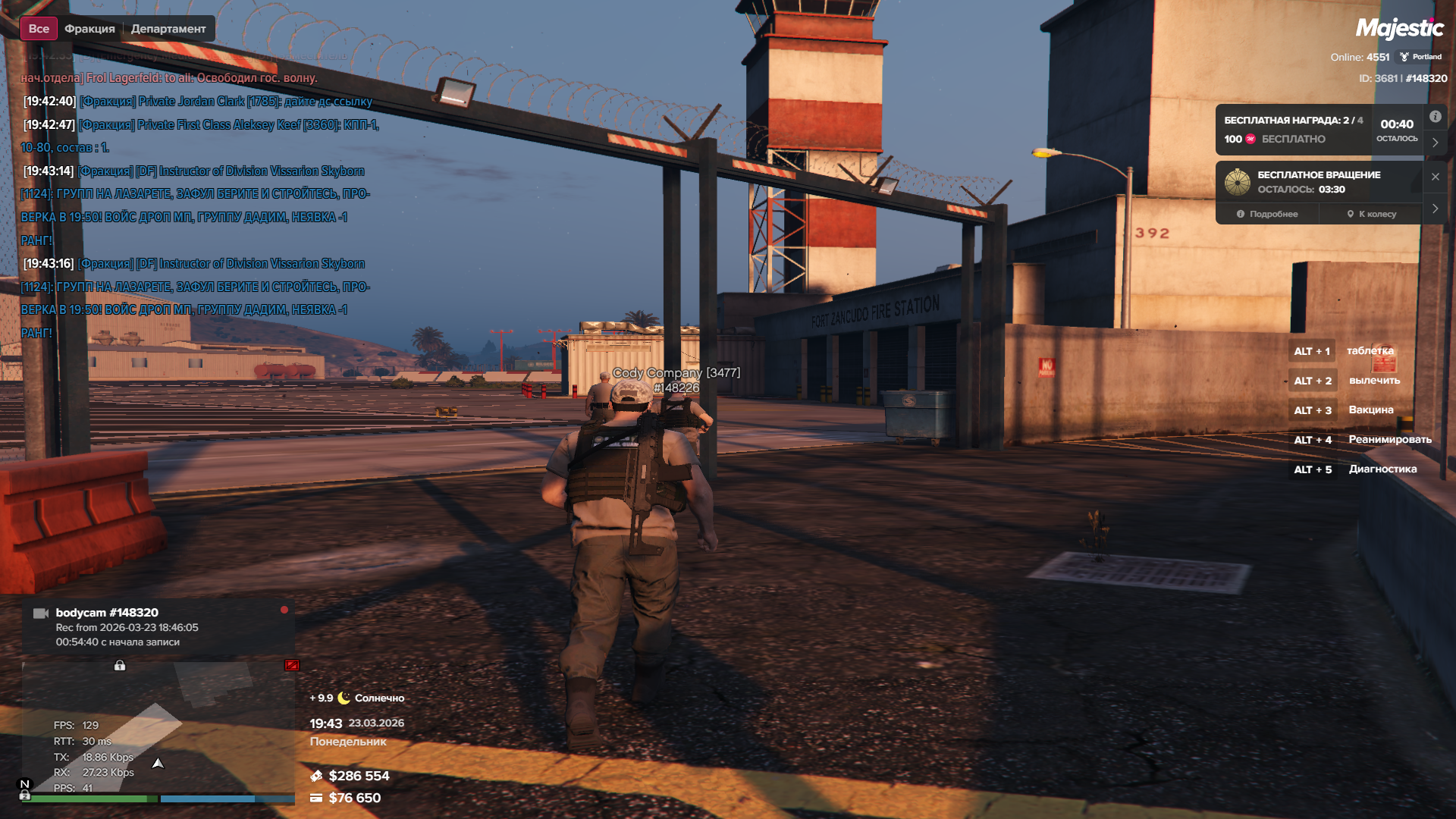Viewport: 1456px width, 819px height.
Task: Choose the таблетка quick action
Action: [1370, 351]
